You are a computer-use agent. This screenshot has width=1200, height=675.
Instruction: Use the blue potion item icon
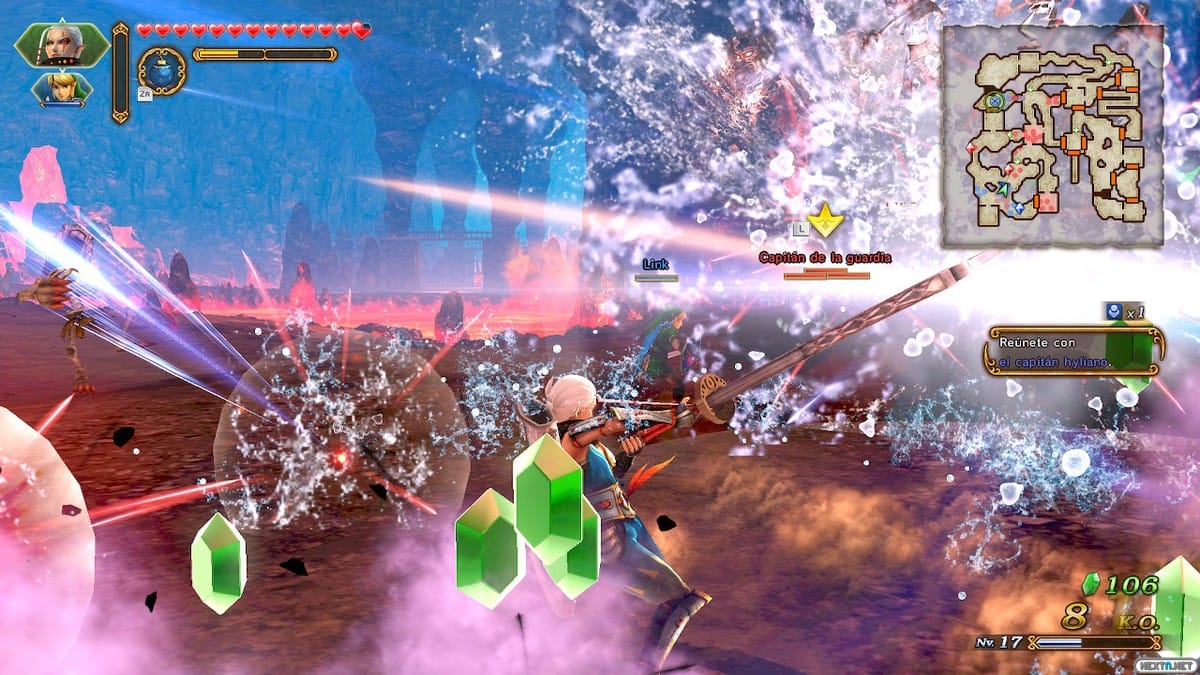161,71
